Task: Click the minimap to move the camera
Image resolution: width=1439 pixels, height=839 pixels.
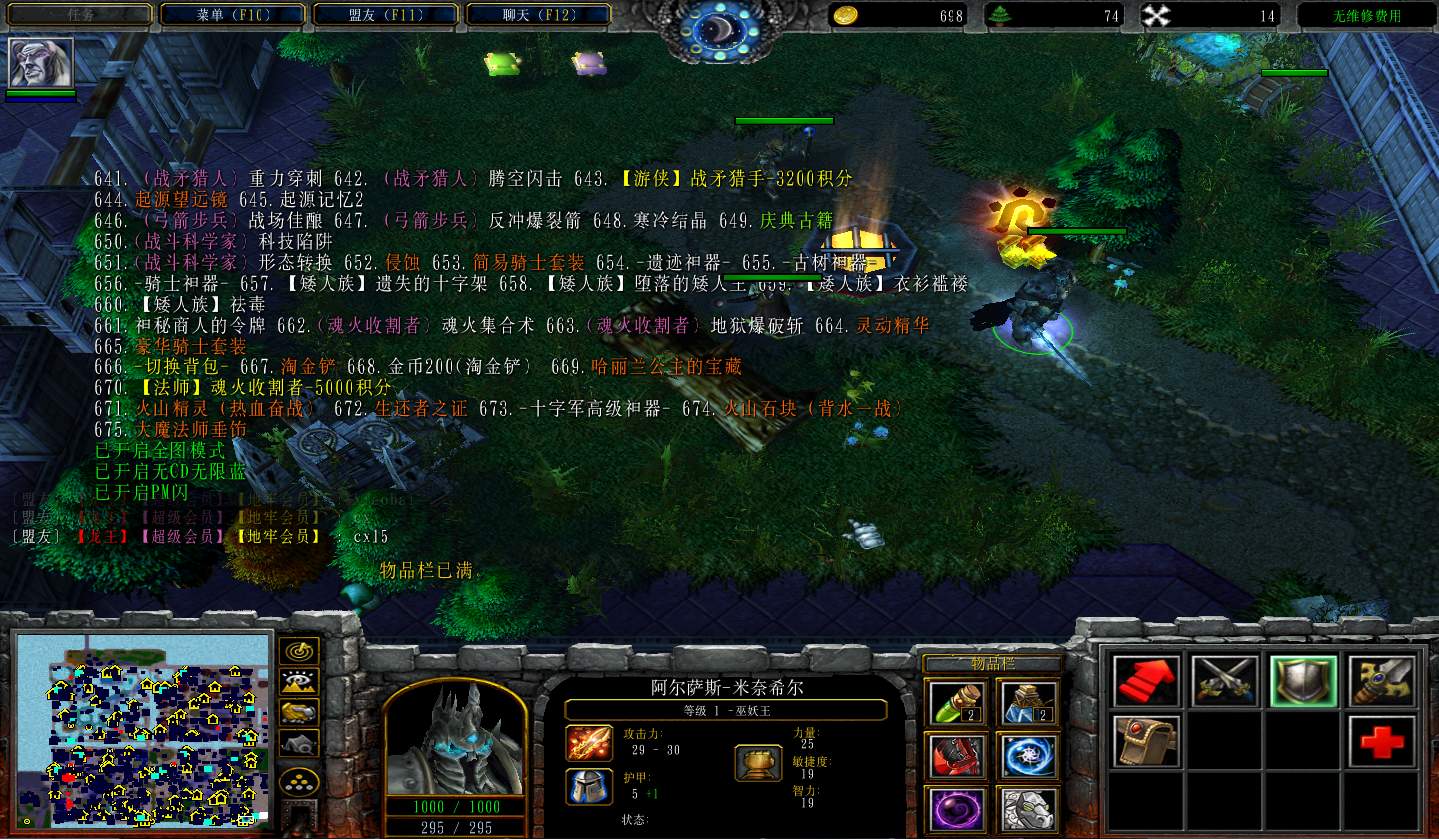Action: coord(143,729)
